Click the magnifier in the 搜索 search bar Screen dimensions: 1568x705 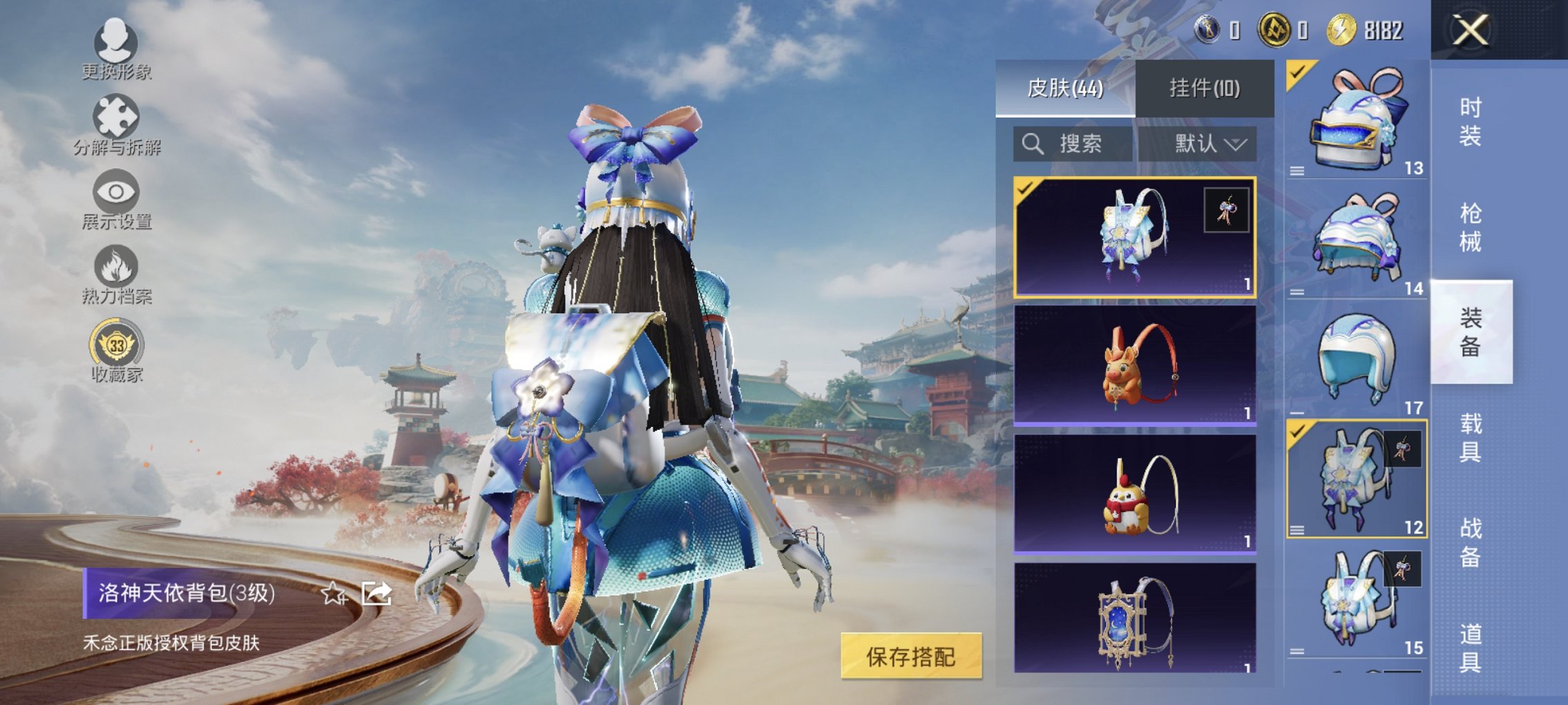1032,144
